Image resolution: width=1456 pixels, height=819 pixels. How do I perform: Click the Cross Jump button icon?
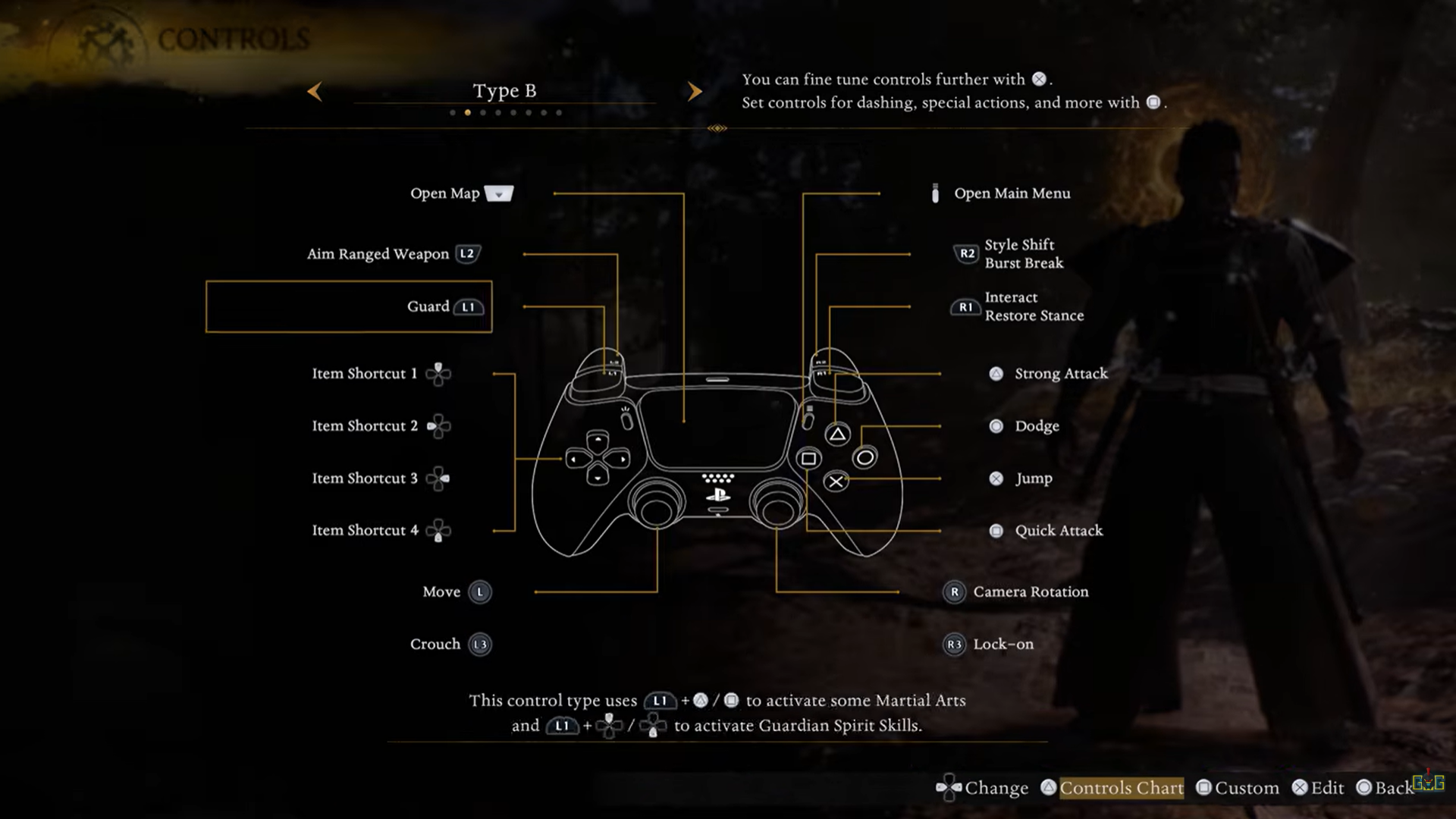coord(996,478)
